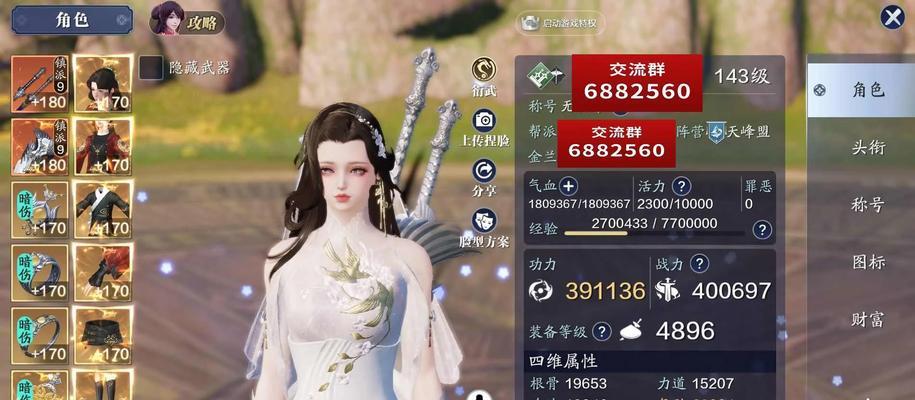Tap the 上传捏脸 camera icon
915x400 pixels.
pos(484,120)
